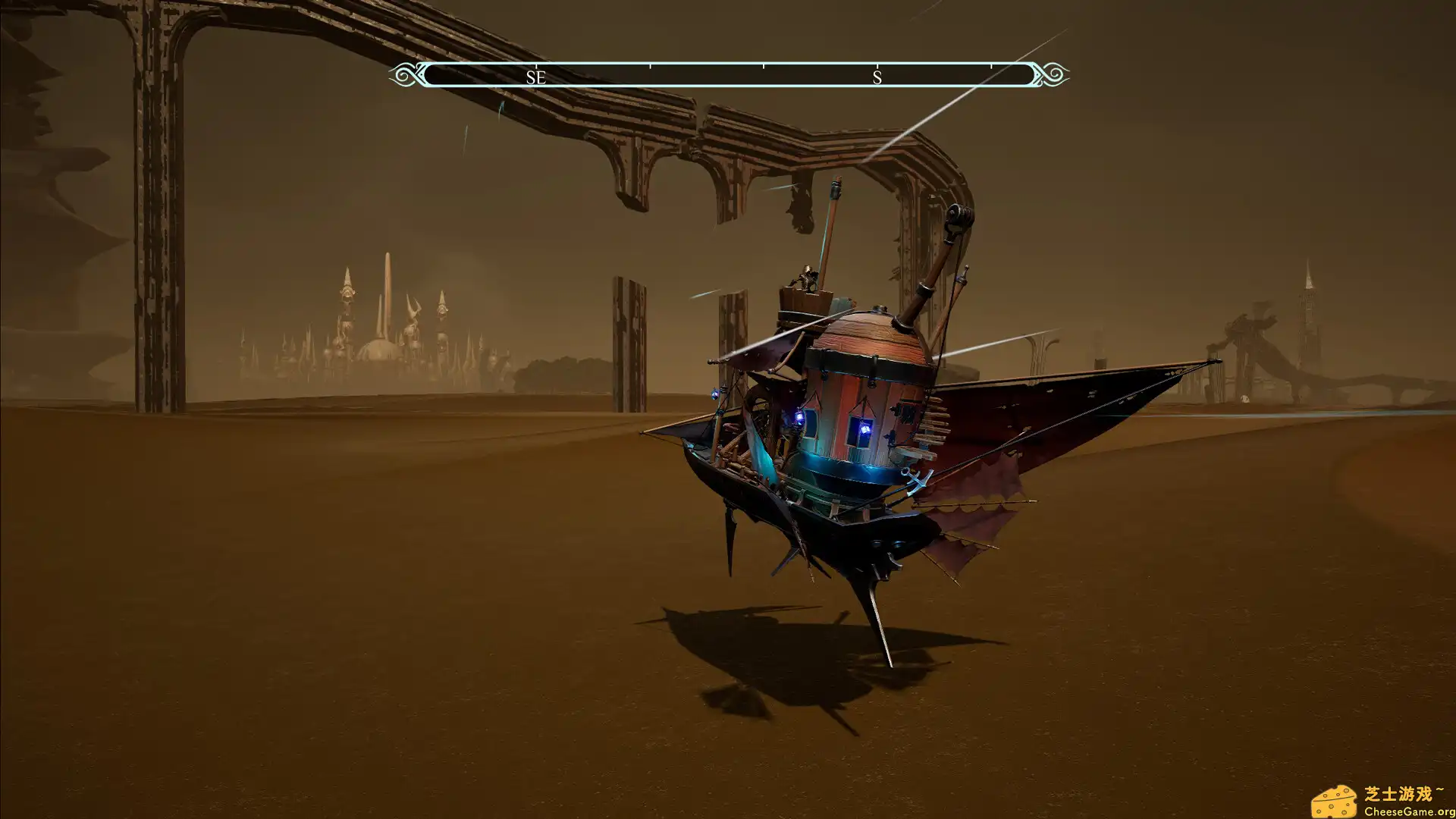Image resolution: width=1456 pixels, height=819 pixels.
Task: Click the CheeseGame.org watermark logo
Action: pyautogui.click(x=1382, y=801)
